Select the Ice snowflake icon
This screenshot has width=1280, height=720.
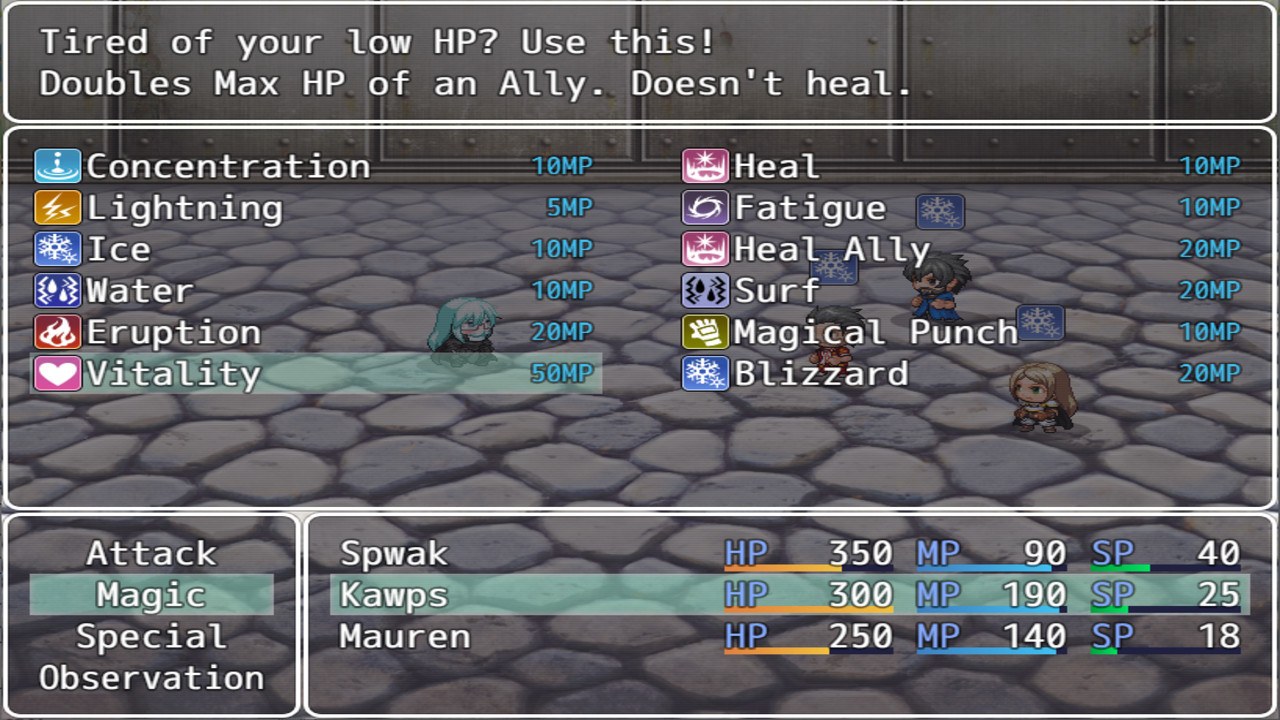click(x=57, y=248)
